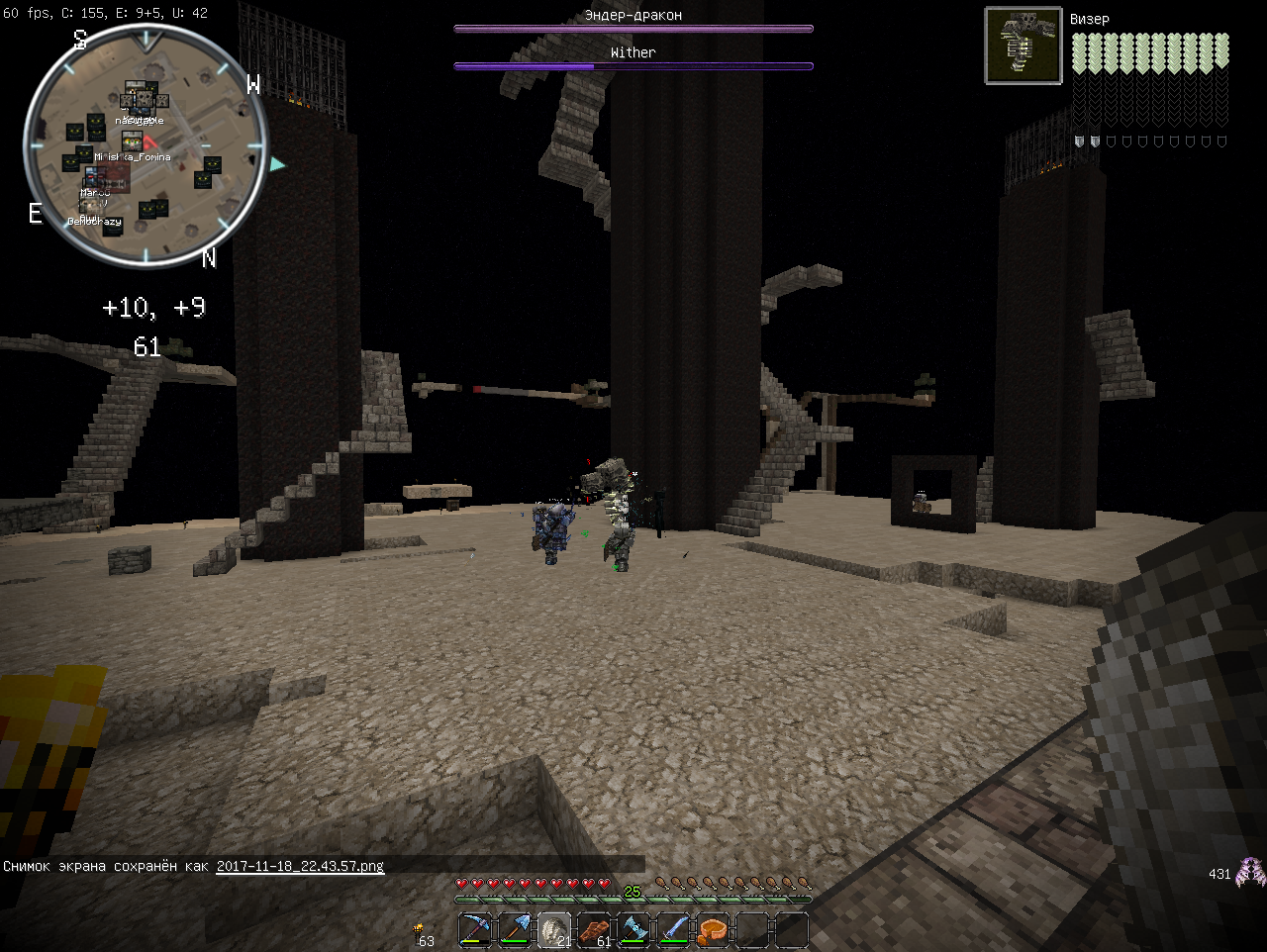Equip the double-bladed battle axe slot
The image size is (1267, 952).
click(x=633, y=930)
